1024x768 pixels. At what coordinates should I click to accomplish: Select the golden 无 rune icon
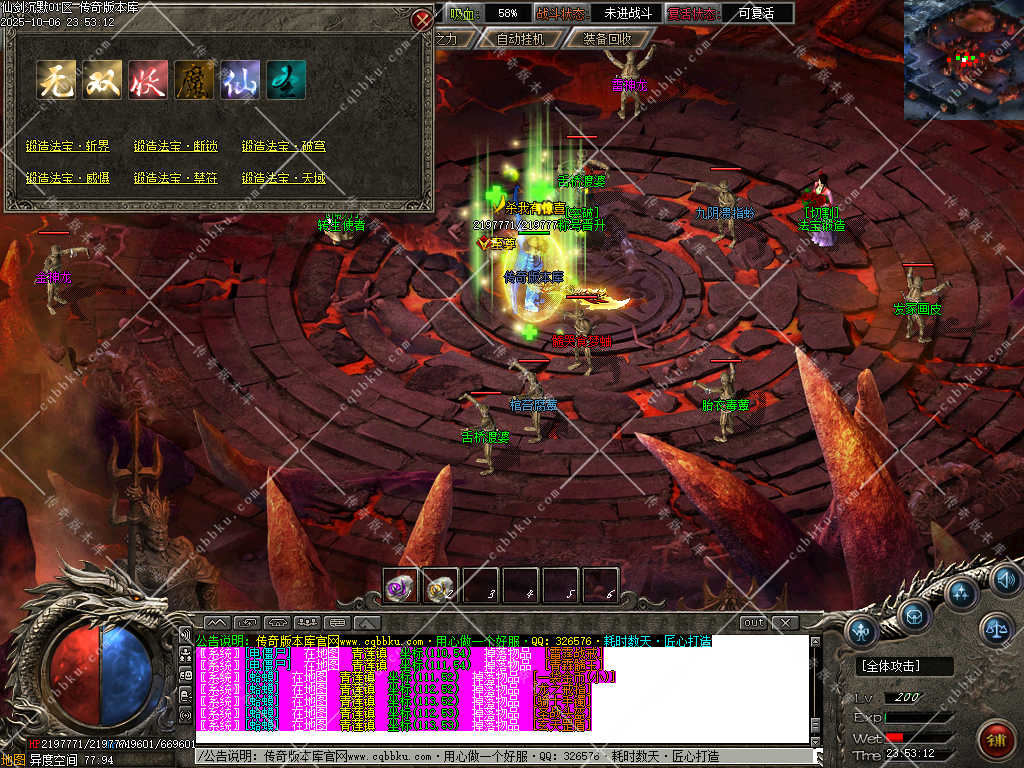click(x=57, y=80)
